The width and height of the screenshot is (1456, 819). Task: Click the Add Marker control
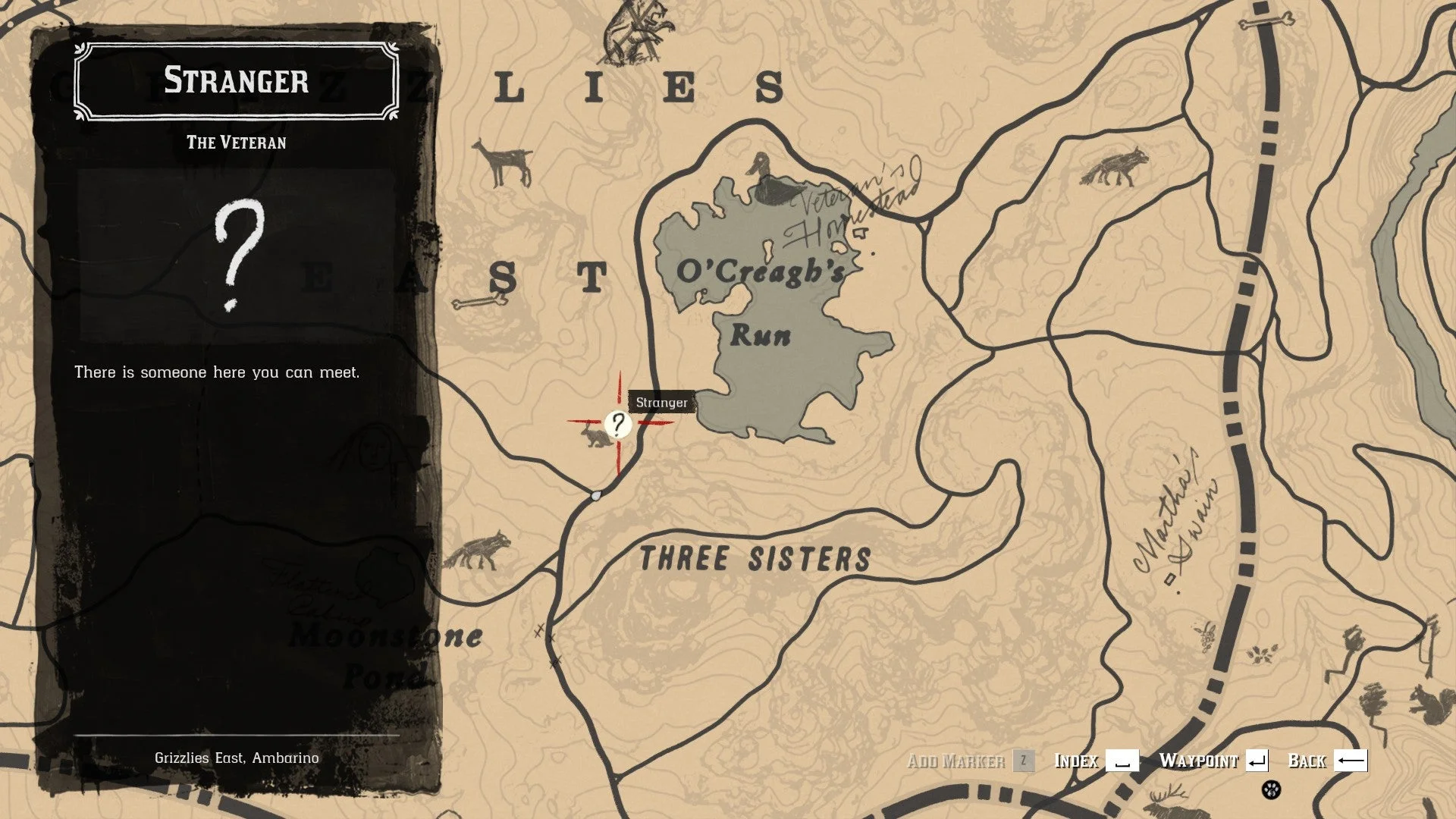tap(959, 761)
